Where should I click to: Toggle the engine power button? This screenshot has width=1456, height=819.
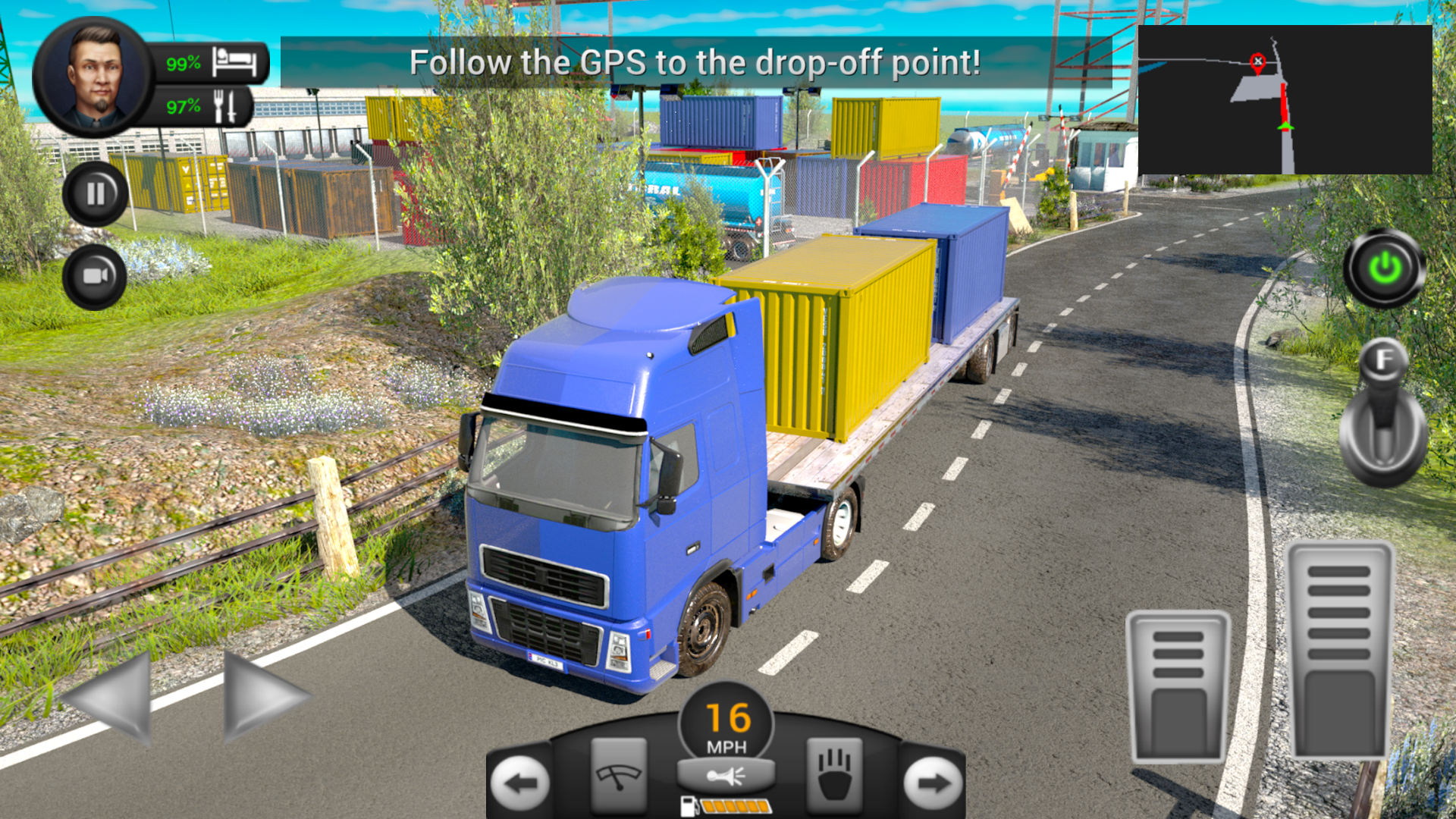tap(1385, 267)
